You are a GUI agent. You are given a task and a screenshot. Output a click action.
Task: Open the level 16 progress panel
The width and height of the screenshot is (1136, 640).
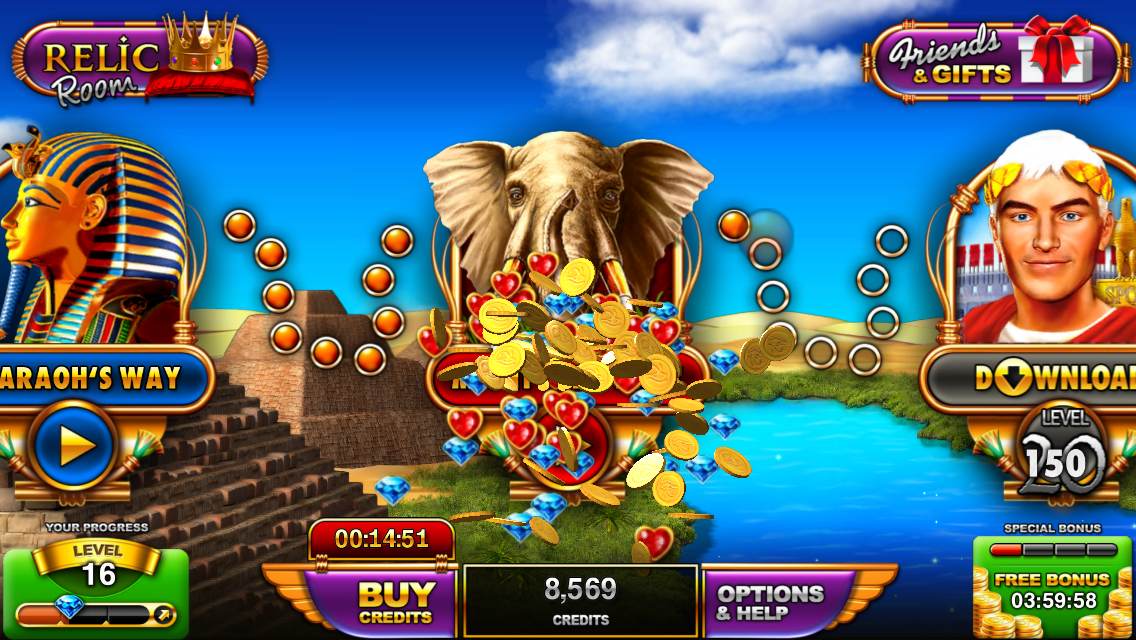(96, 592)
